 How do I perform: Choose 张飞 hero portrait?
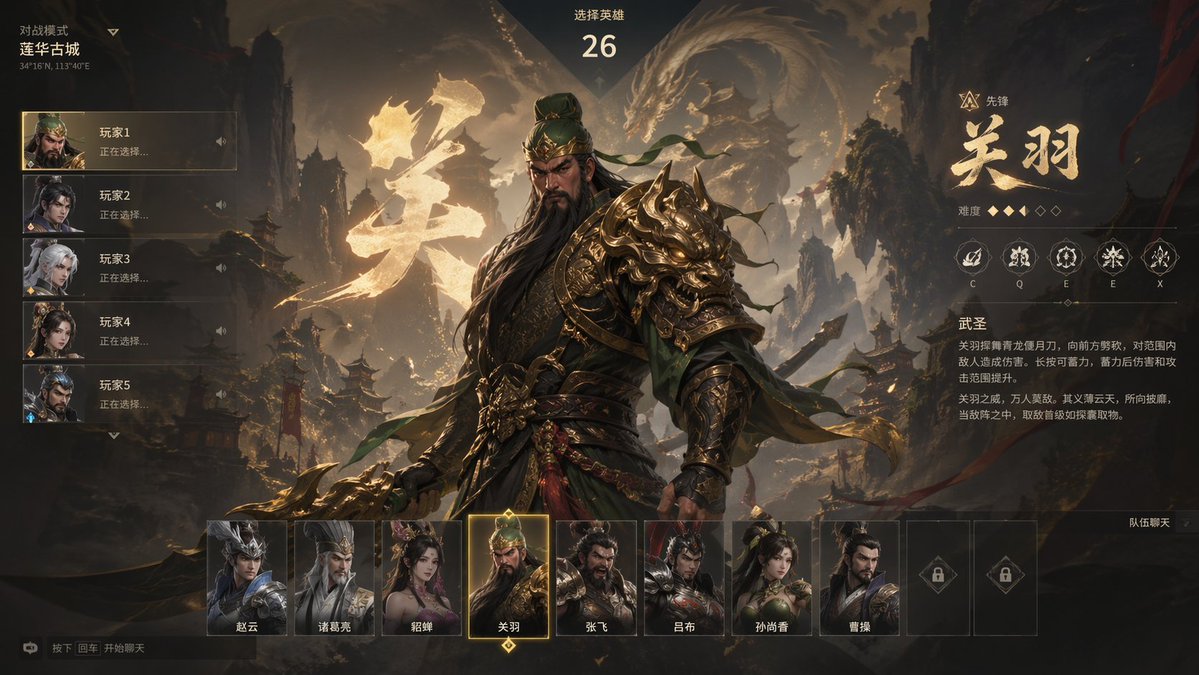tap(596, 578)
